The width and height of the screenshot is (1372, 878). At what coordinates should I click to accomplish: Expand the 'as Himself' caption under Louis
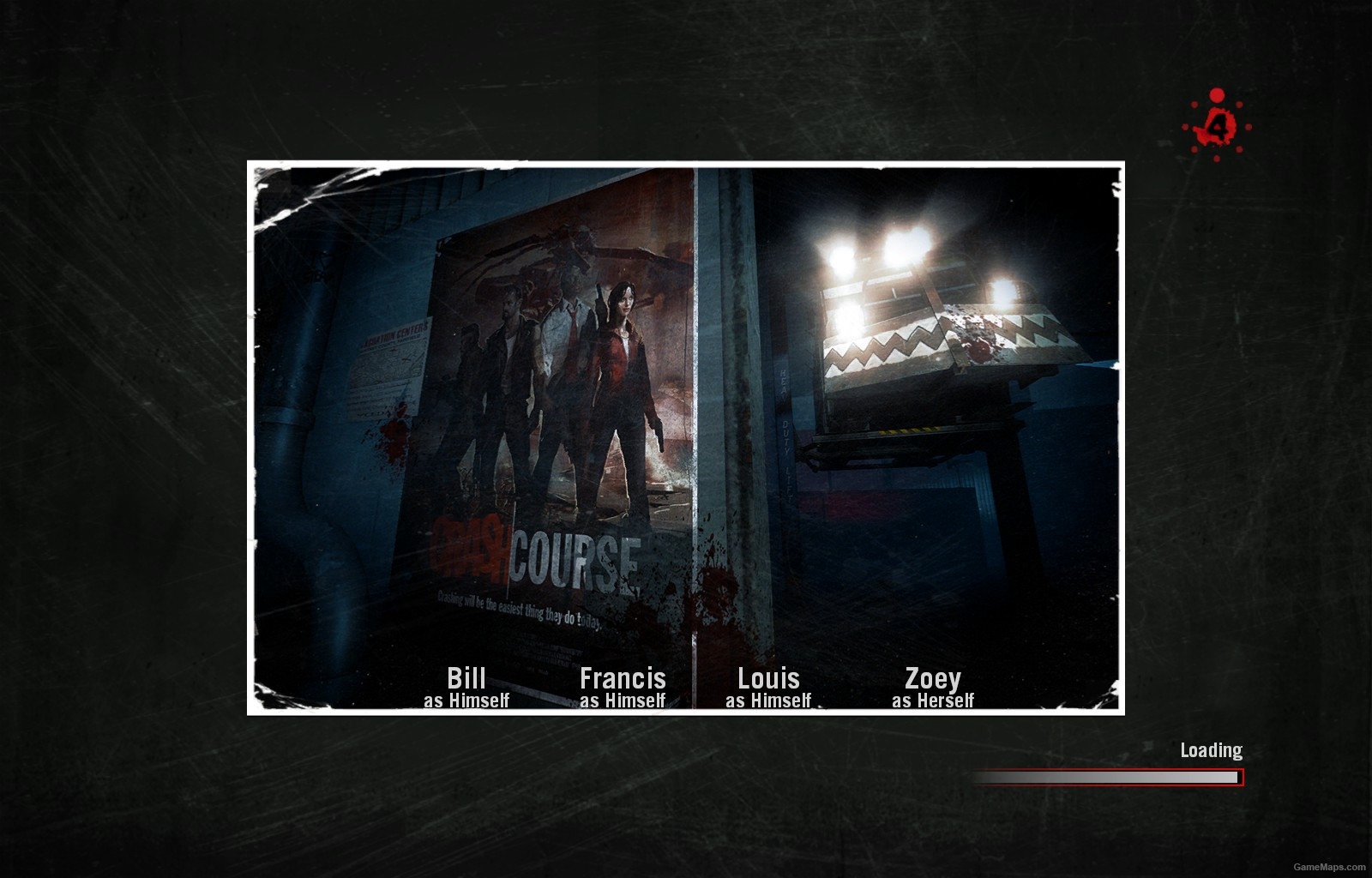(768, 700)
